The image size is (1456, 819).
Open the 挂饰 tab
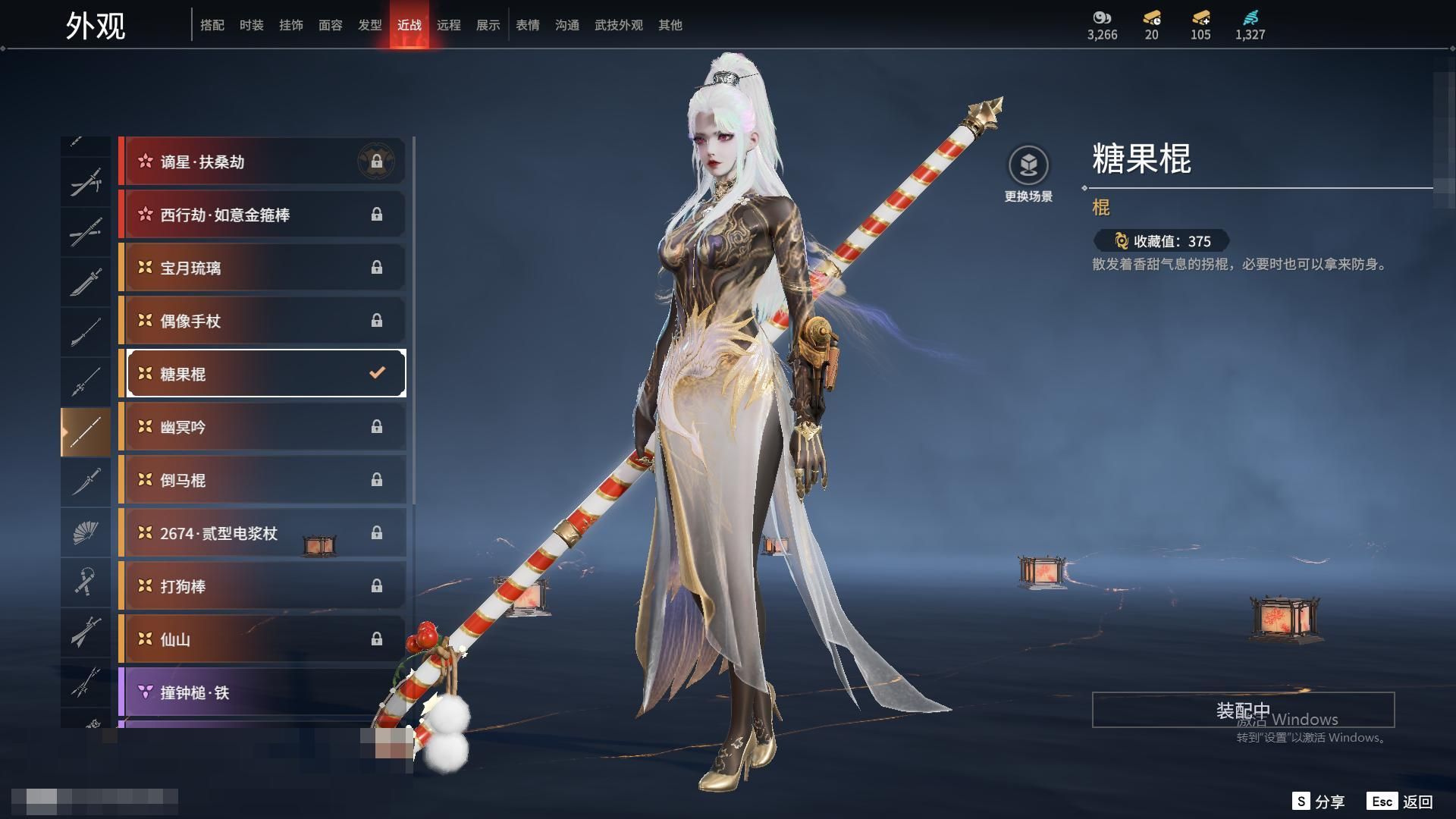290,25
